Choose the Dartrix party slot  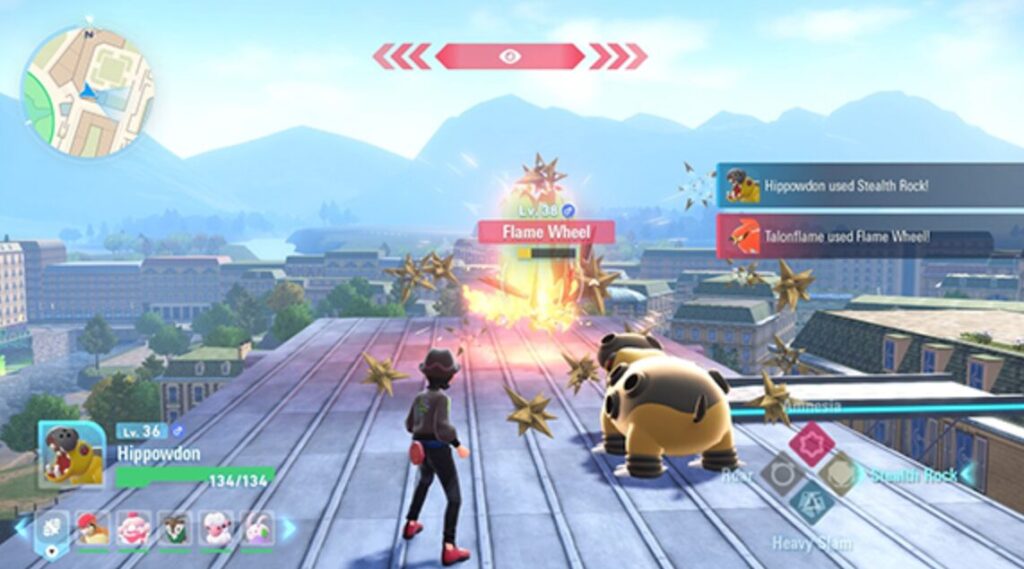coord(174,528)
